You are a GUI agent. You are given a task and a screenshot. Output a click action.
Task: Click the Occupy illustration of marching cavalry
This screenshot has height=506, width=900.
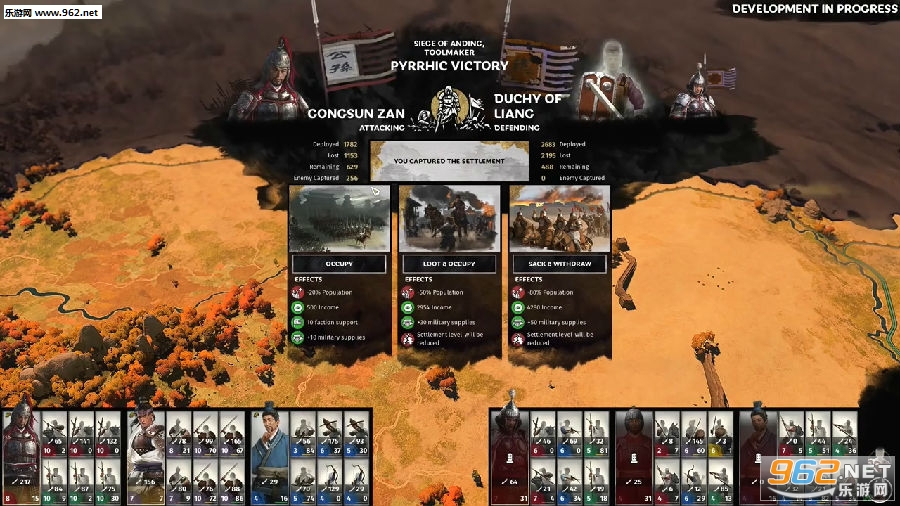[x=339, y=219]
